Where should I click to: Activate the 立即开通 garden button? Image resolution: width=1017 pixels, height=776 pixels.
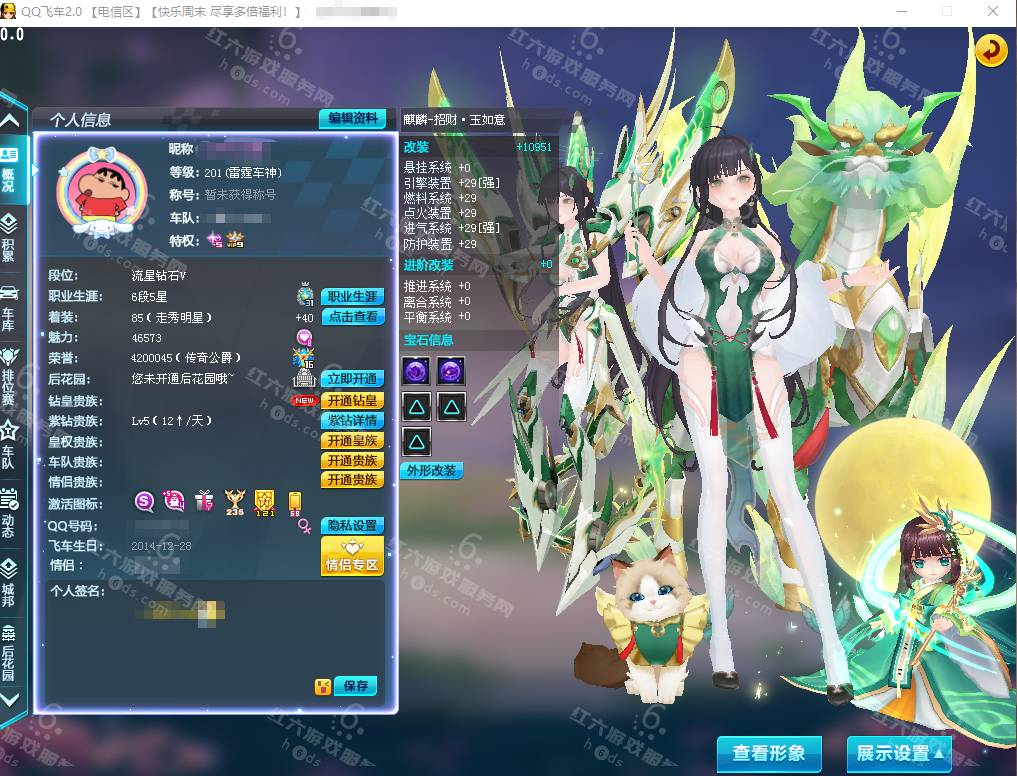pyautogui.click(x=352, y=379)
